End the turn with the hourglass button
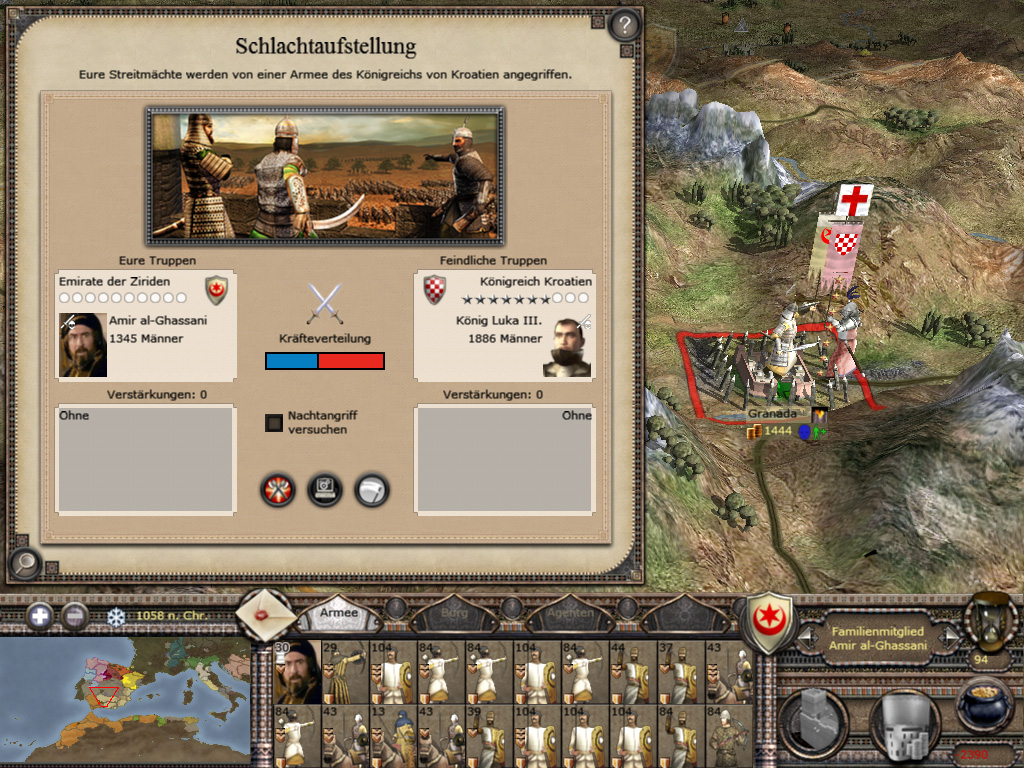1024x768 pixels. pos(988,618)
